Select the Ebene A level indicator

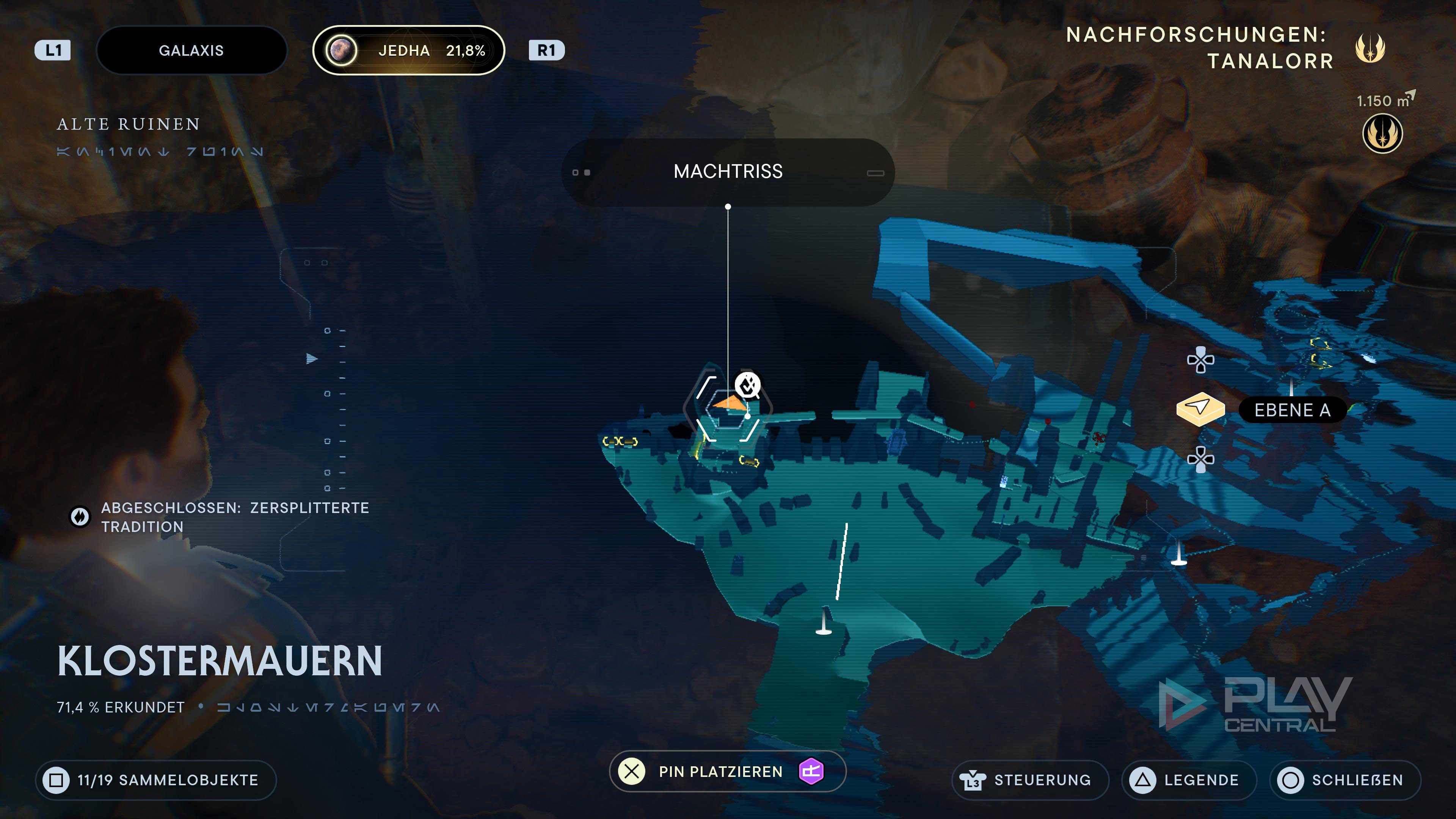click(x=1292, y=410)
